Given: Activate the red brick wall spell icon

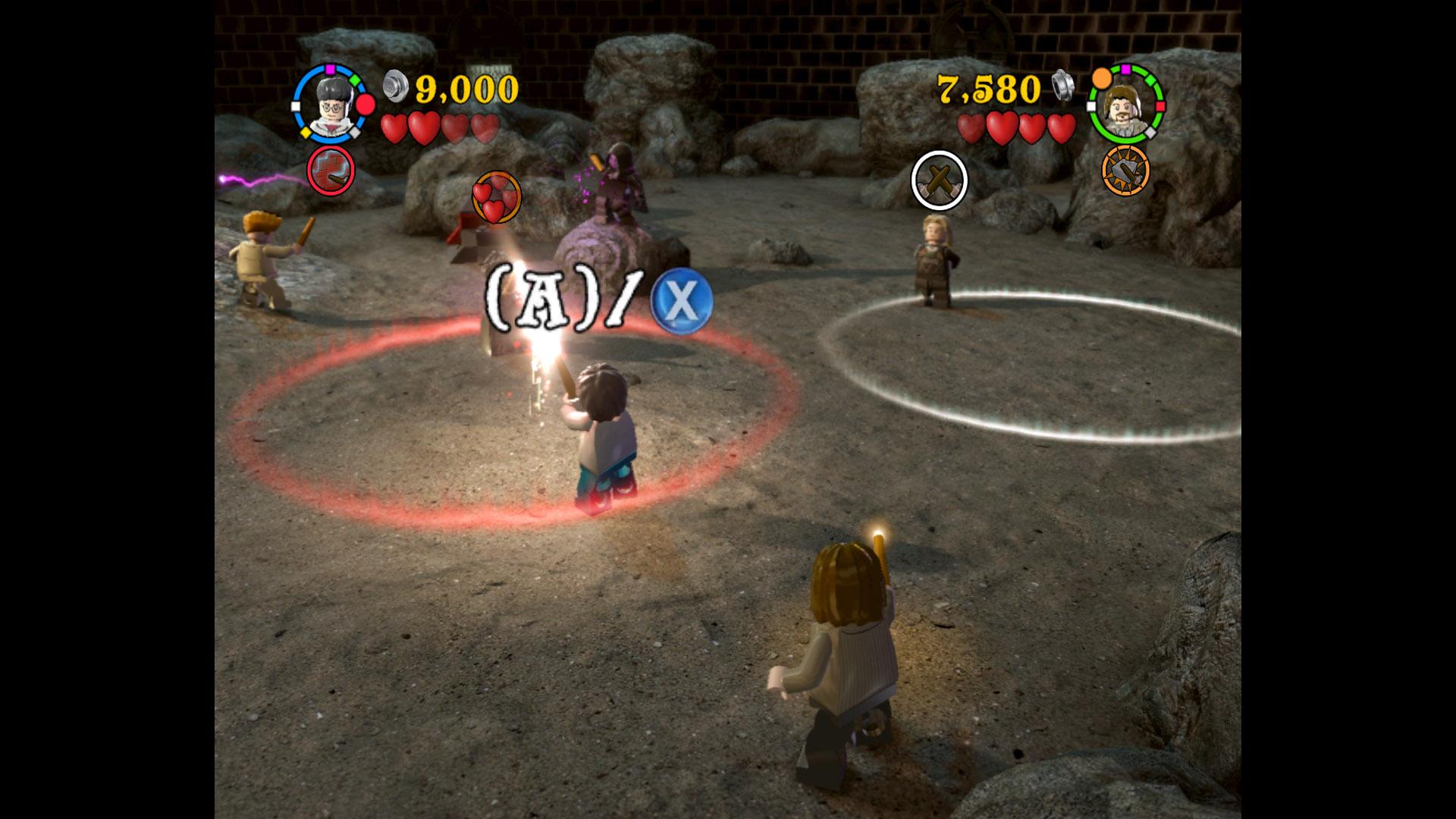Looking at the screenshot, I should [331, 170].
